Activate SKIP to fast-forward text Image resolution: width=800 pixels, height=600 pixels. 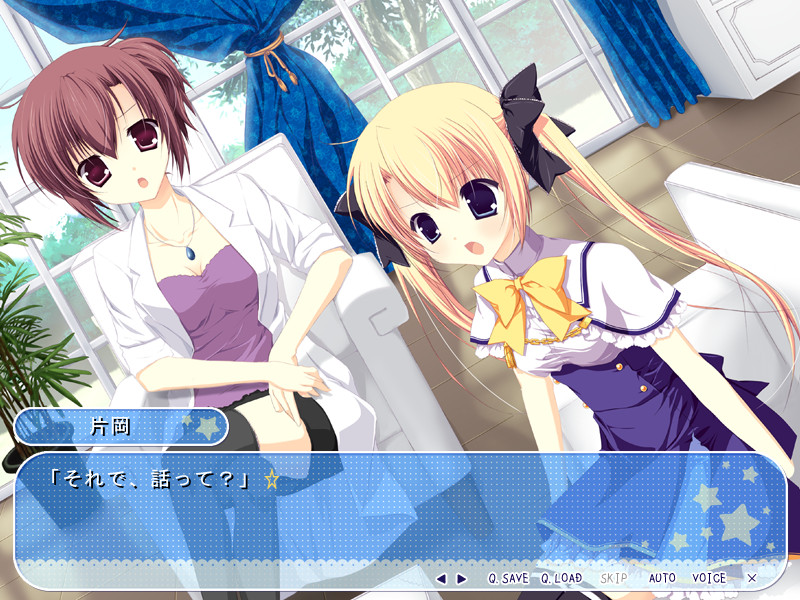click(x=614, y=578)
